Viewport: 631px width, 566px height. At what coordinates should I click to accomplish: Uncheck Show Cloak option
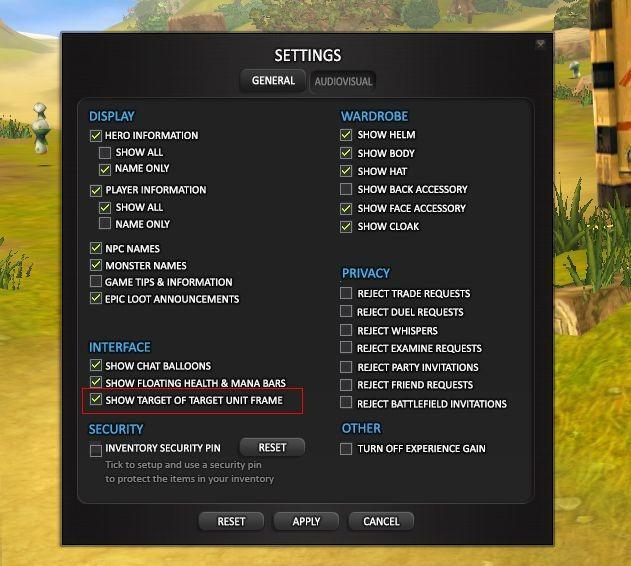[x=347, y=226]
